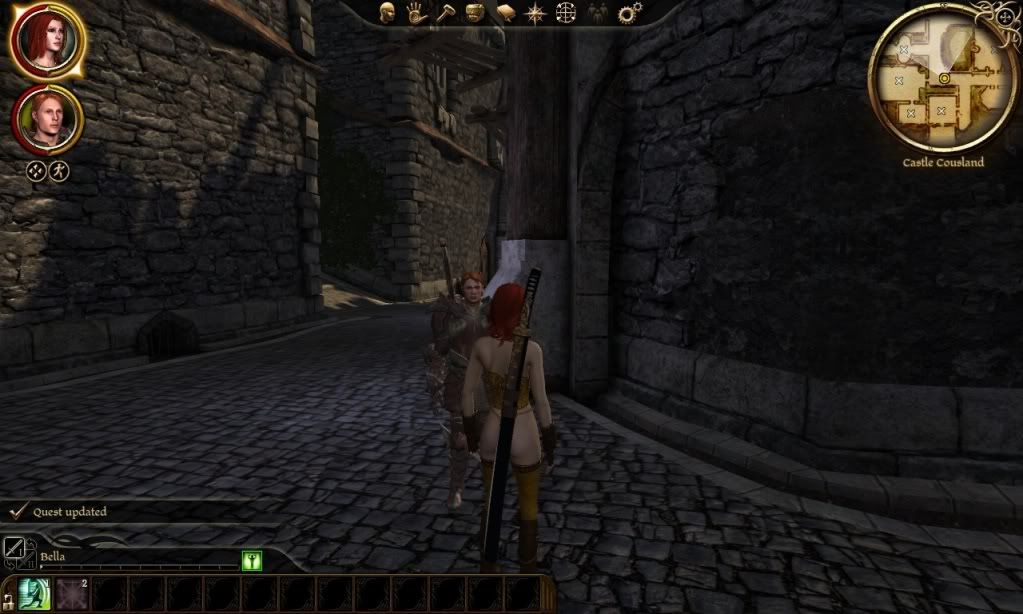Open the party picker icon
Screen dimensions: 1023x614
pyautogui.click(x=597, y=12)
